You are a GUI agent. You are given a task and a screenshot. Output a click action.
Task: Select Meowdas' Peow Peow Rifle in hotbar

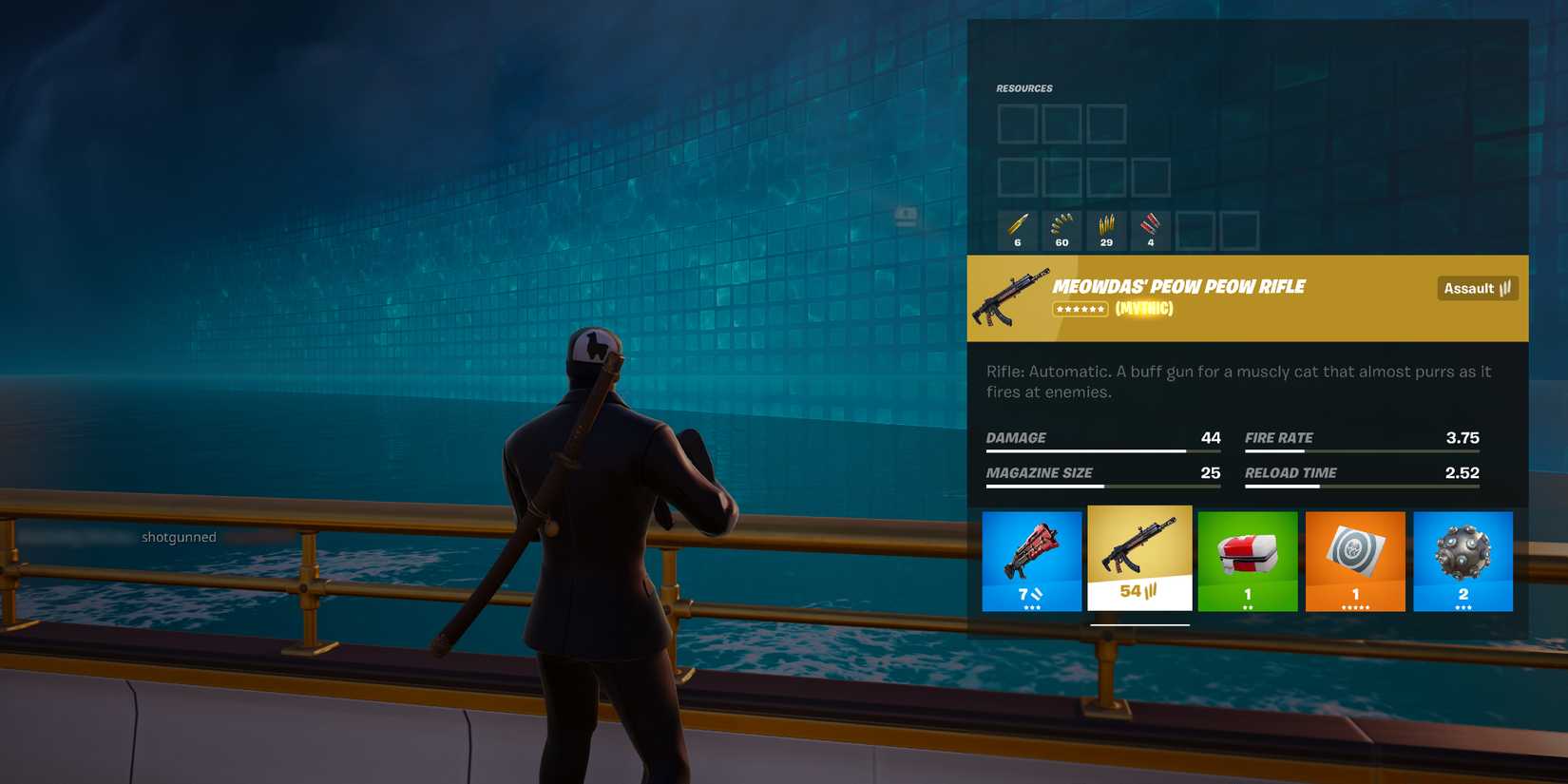click(1139, 561)
